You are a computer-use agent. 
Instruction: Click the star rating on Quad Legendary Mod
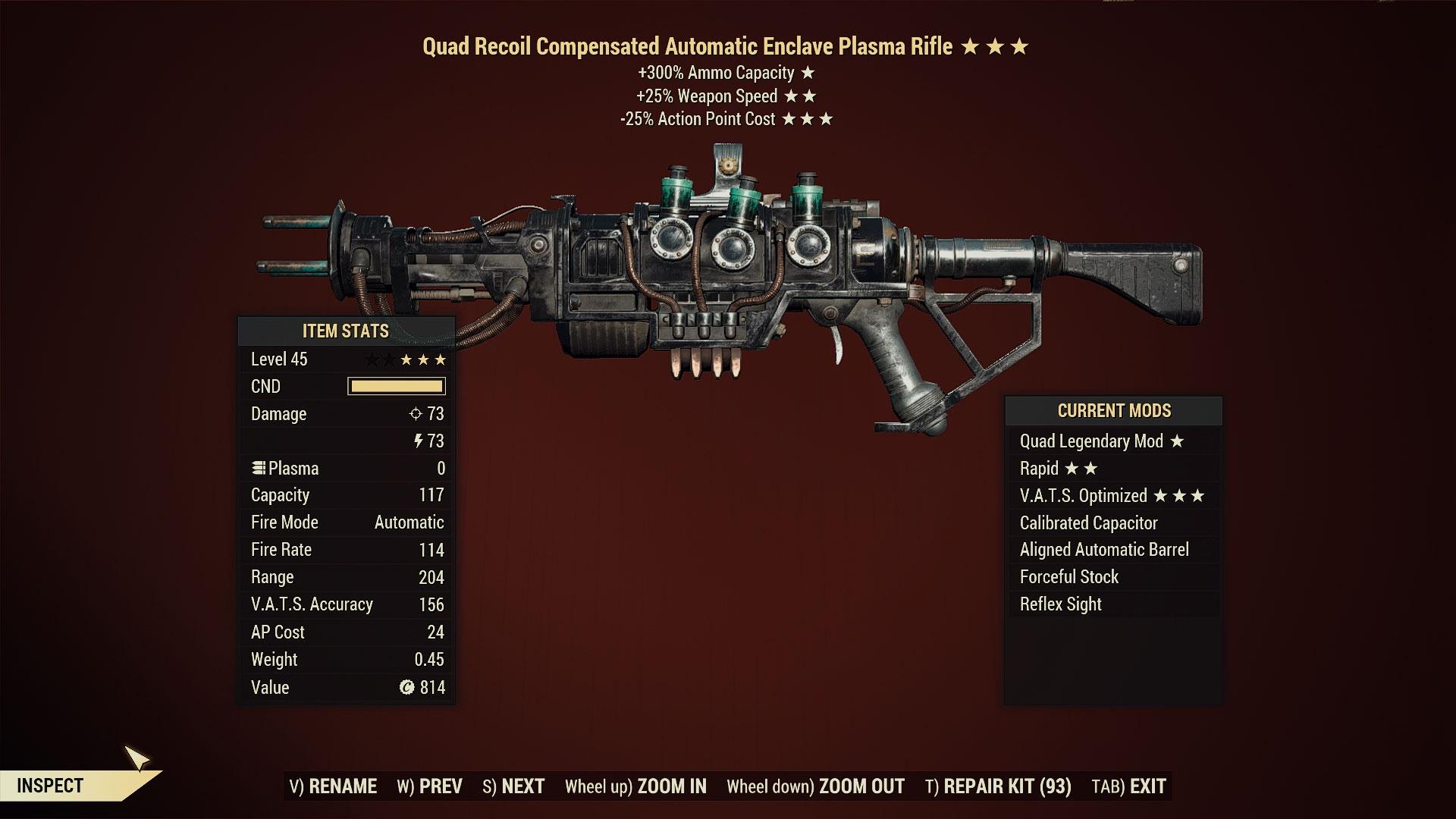[x=1176, y=441]
